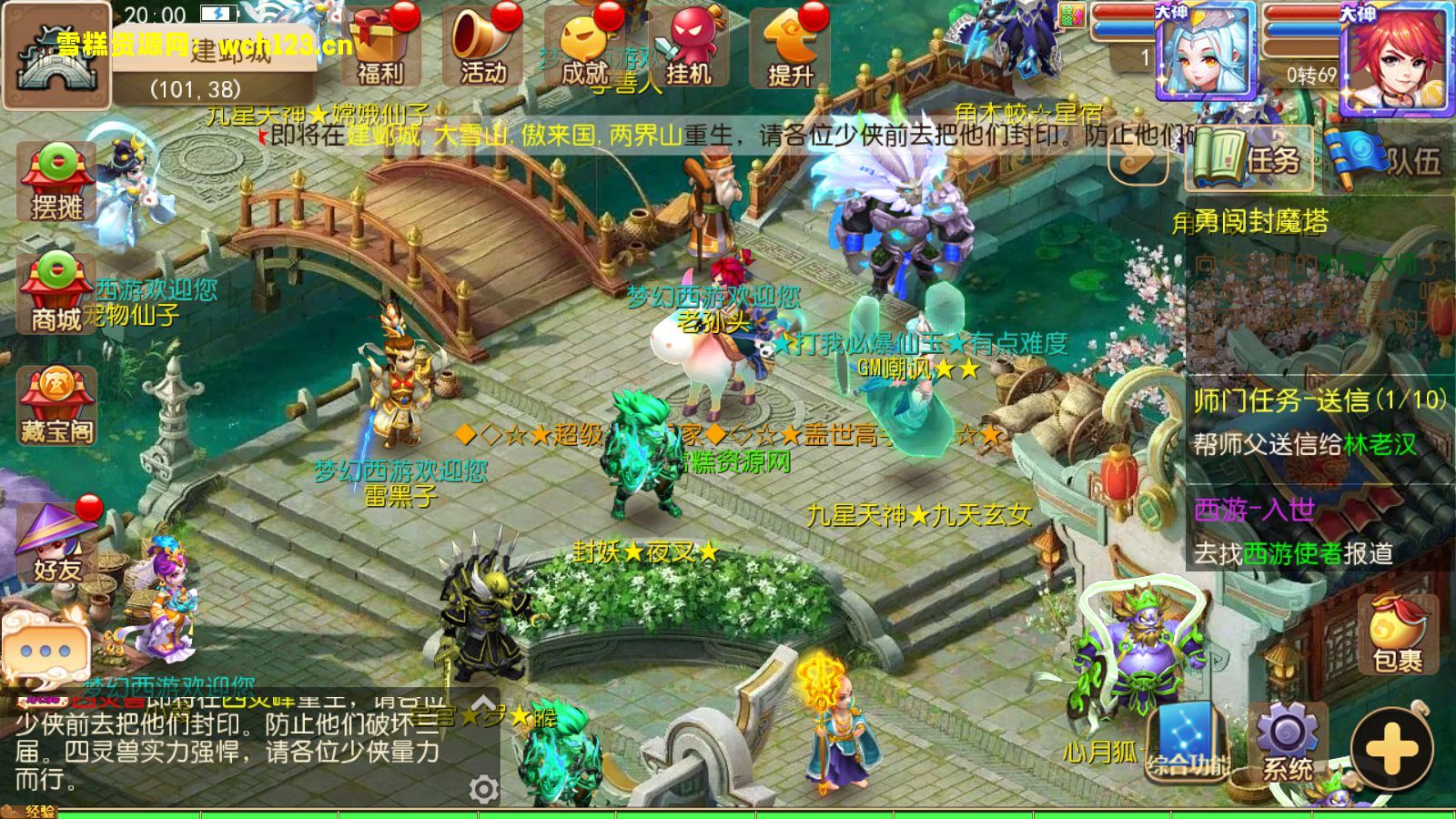
Task: Open the 提升 upgrade menu
Action: (x=790, y=47)
